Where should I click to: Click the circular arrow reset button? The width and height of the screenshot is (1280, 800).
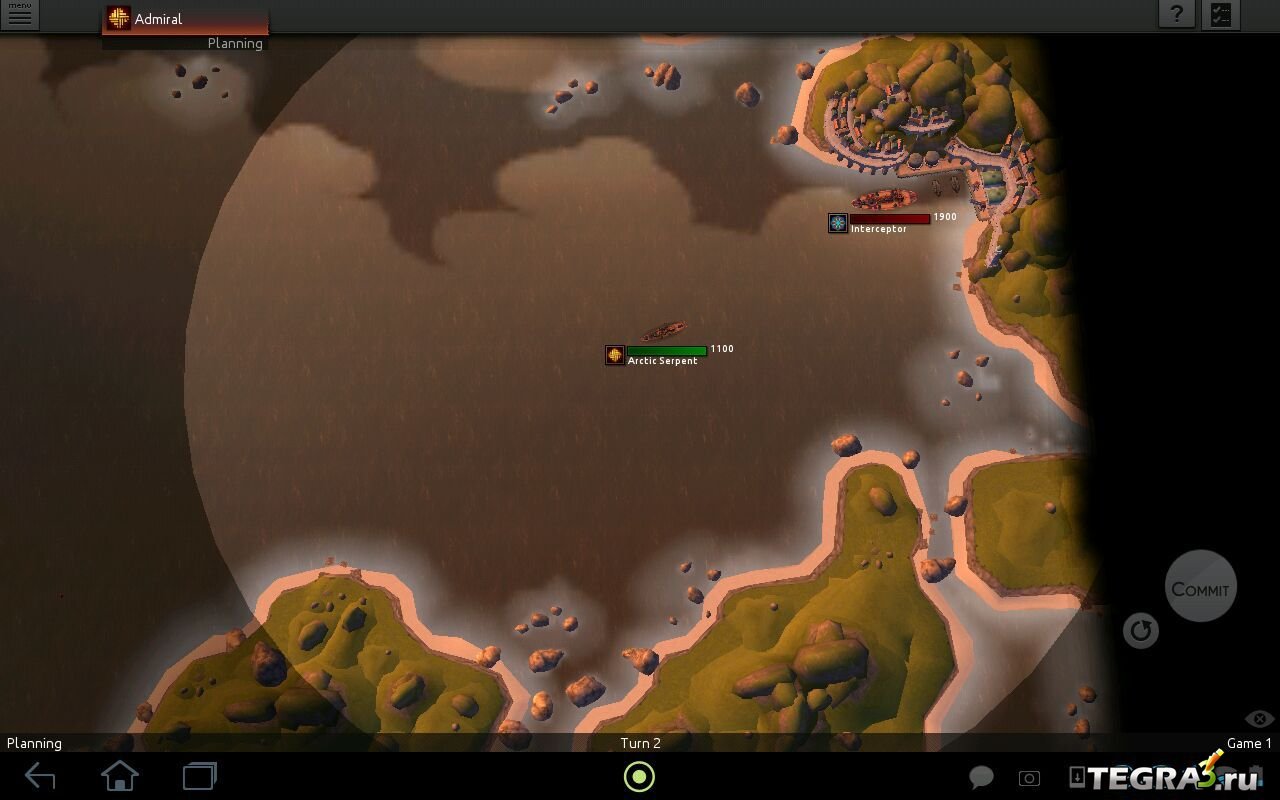(1140, 631)
